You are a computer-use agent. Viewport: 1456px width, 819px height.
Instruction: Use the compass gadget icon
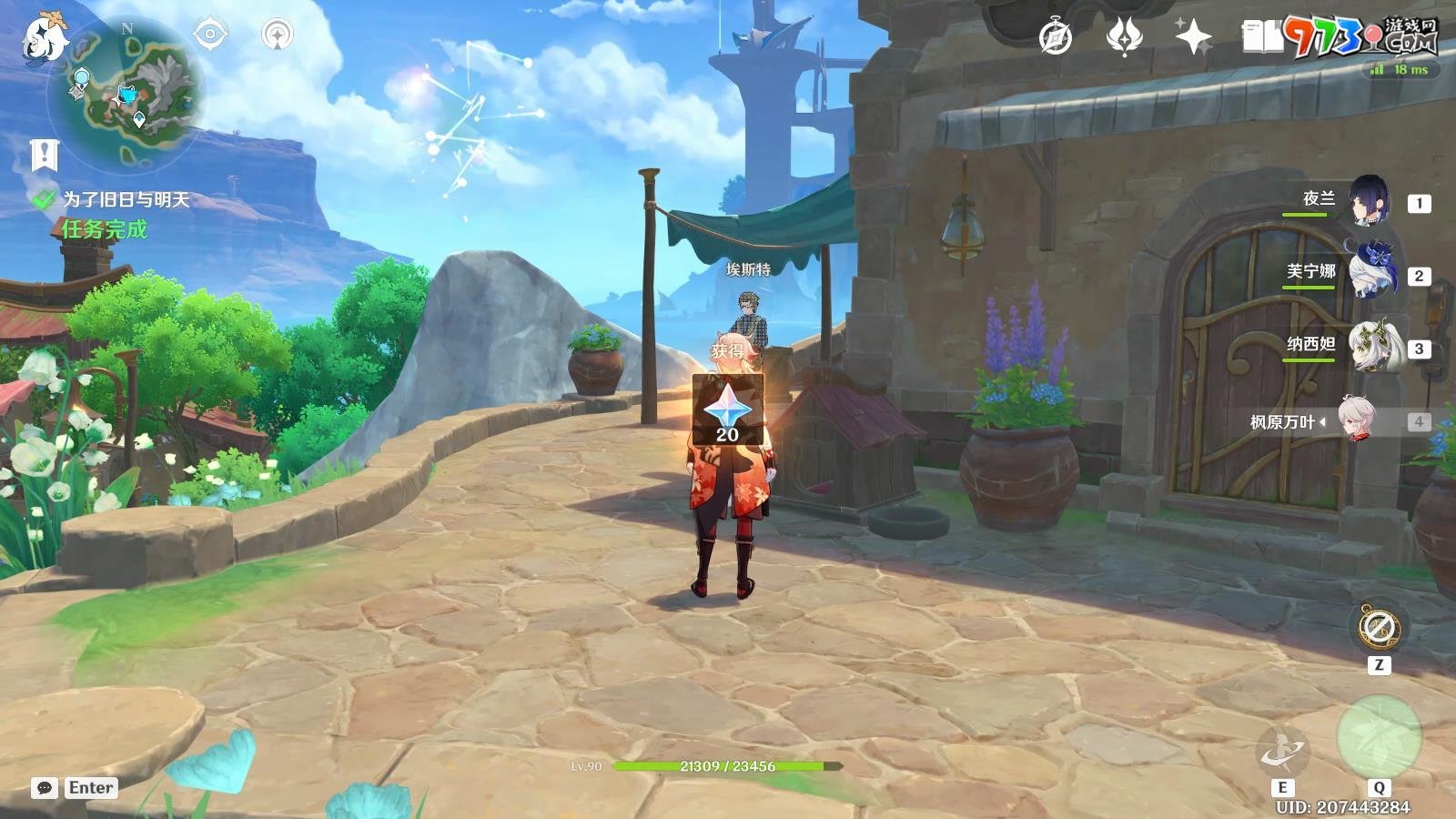(x=1378, y=627)
